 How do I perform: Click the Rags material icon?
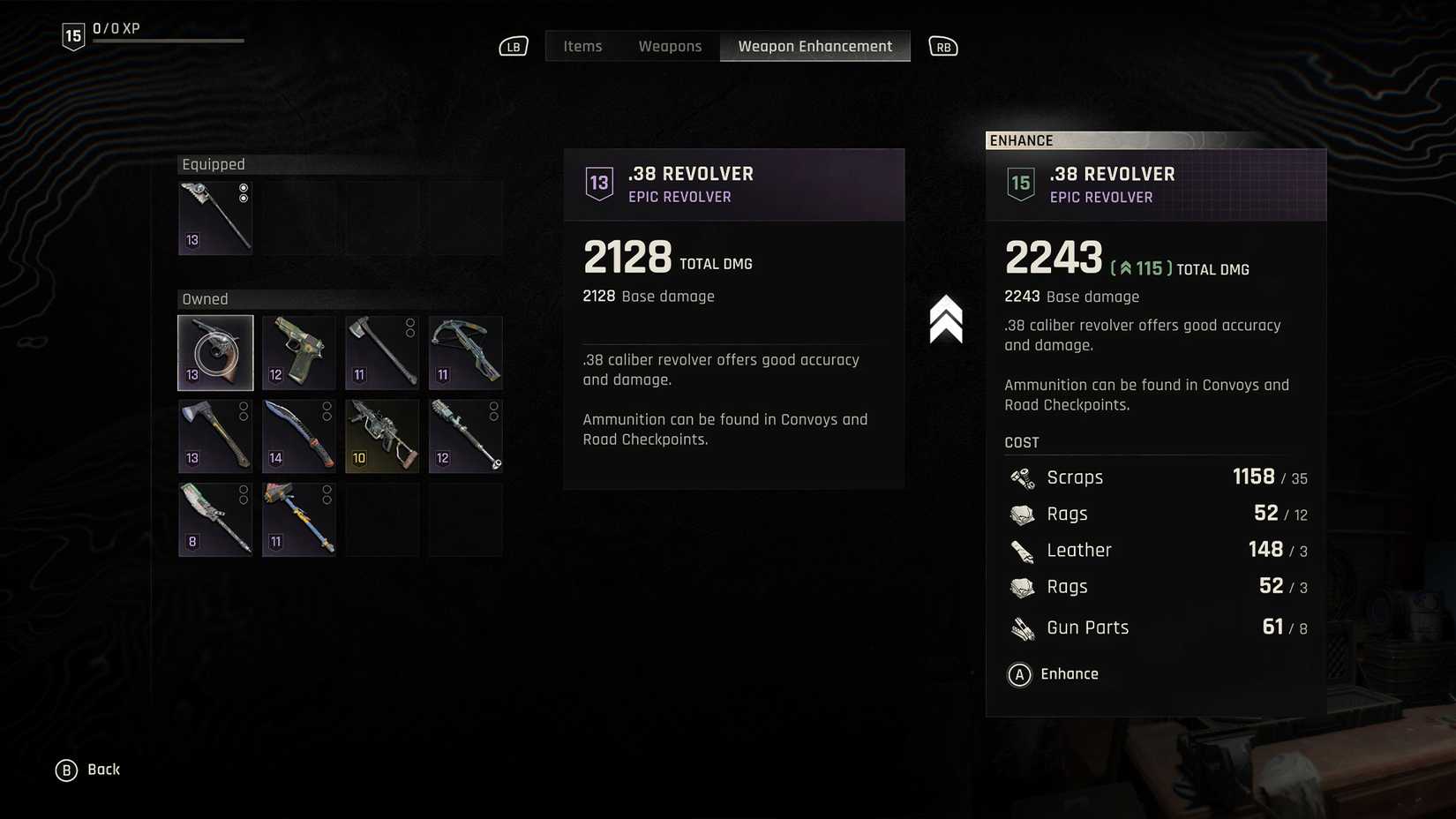1022,514
